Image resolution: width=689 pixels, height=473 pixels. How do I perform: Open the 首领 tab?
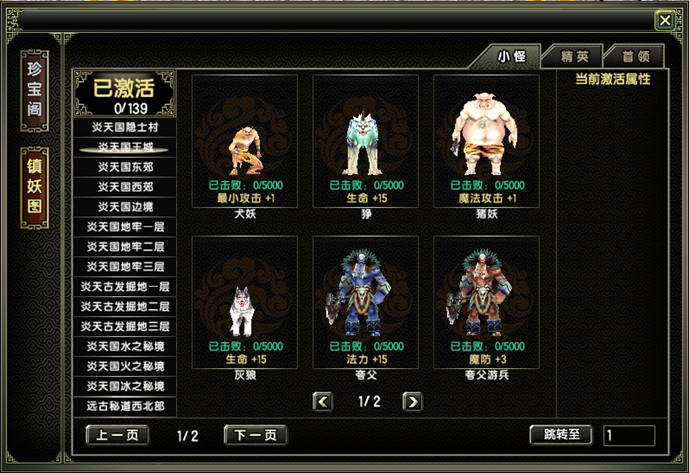(x=634, y=57)
